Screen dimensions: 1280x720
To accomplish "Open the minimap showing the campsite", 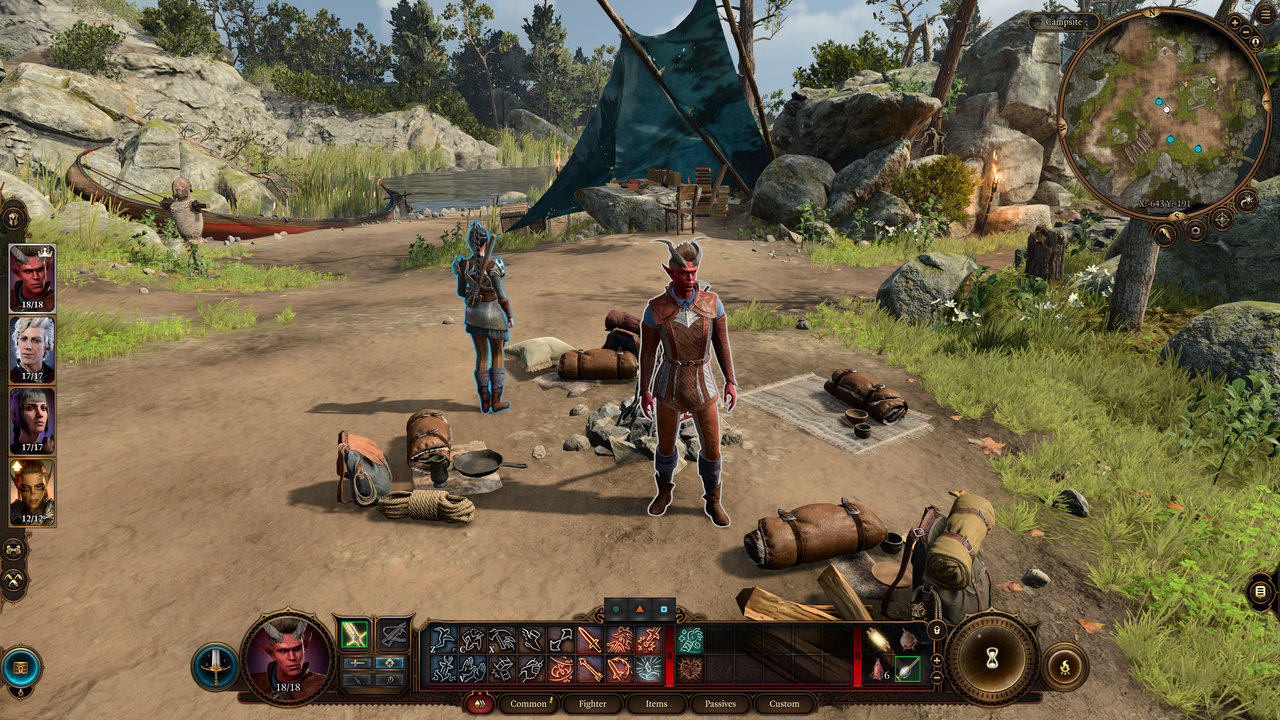I will pyautogui.click(x=1162, y=112).
